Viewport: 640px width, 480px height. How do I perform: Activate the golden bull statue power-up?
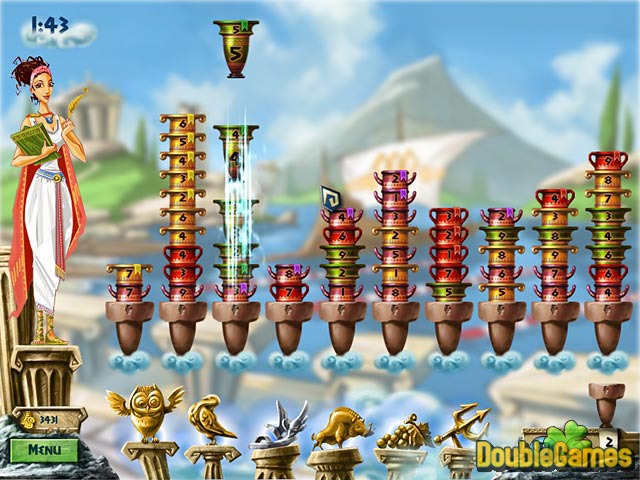[x=334, y=425]
